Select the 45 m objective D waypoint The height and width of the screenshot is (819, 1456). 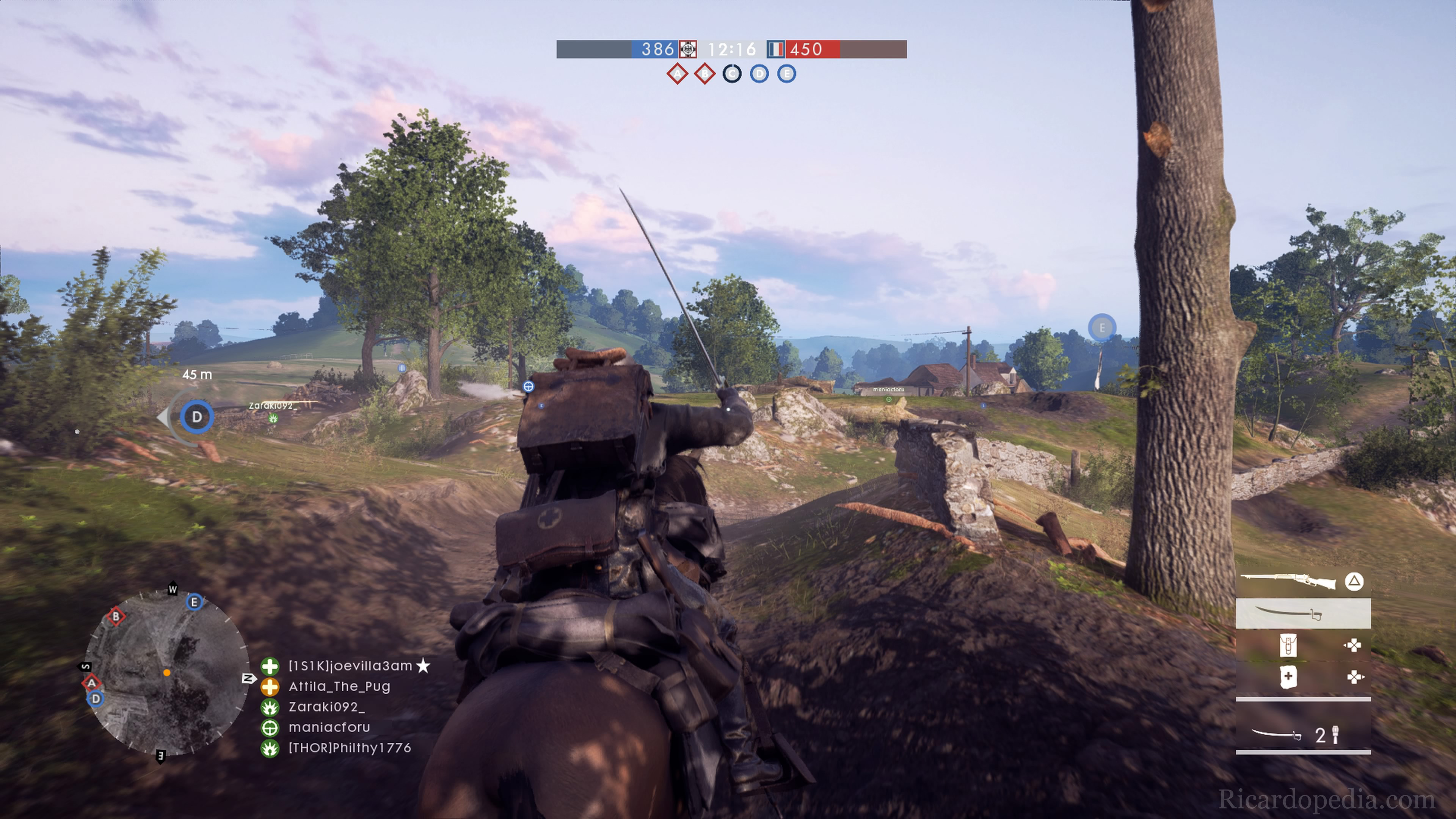197,417
